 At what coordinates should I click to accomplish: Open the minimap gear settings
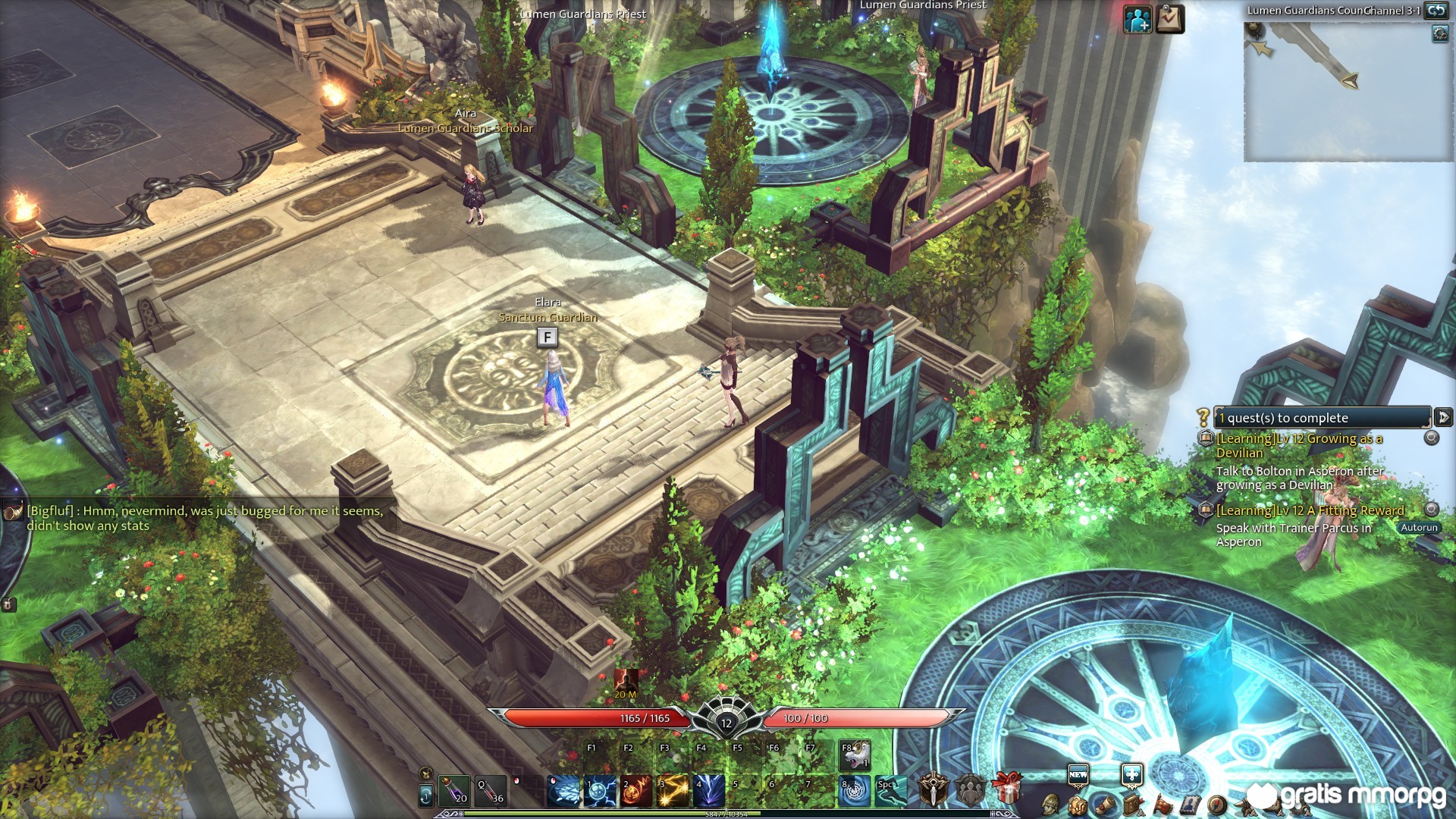pos(1440,33)
